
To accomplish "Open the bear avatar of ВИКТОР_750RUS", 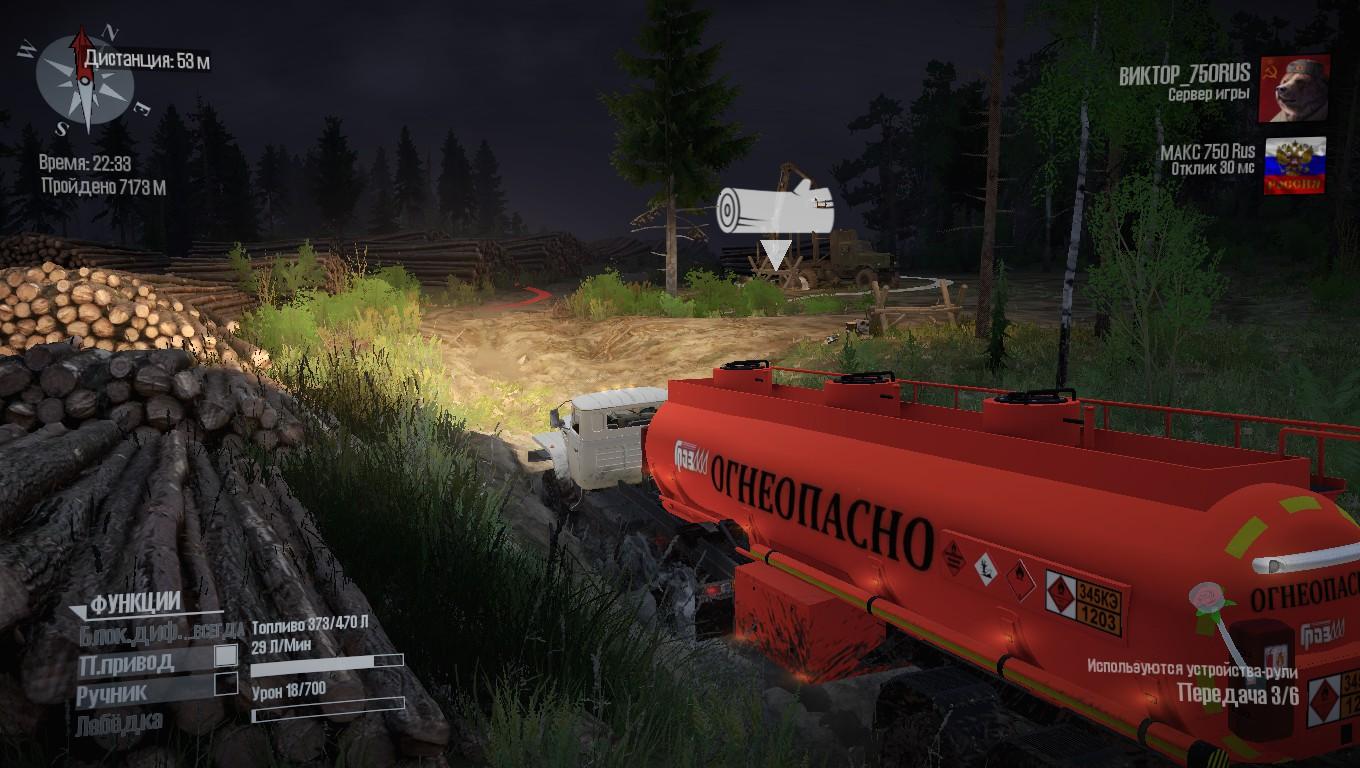I will 1295,88.
